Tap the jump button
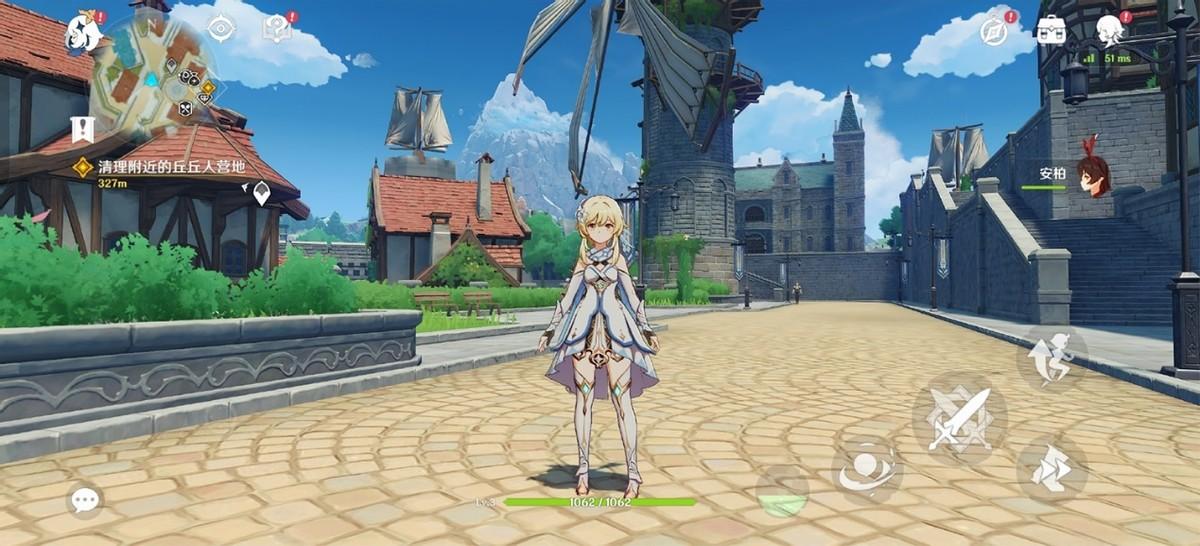The height and width of the screenshot is (546, 1200). 1051,357
